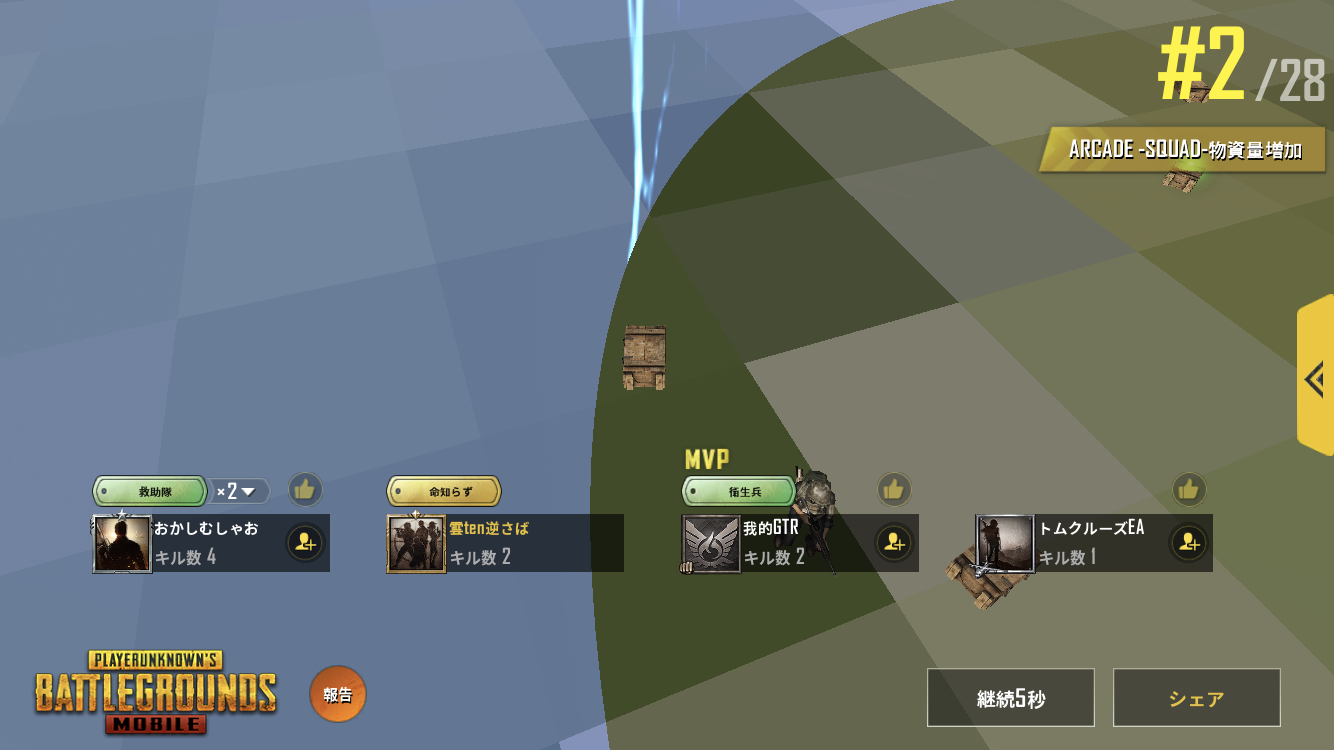View おかしむしゃお's avatar profile

pos(122,543)
